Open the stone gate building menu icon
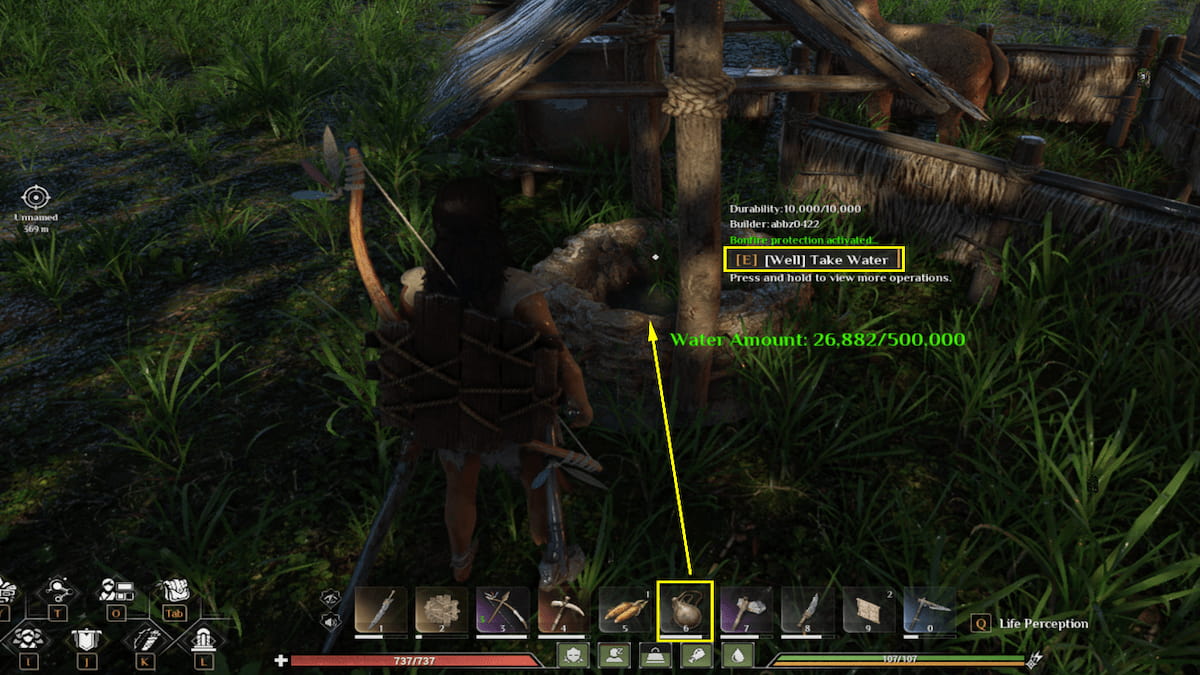The width and height of the screenshot is (1200, 675). click(x=203, y=637)
